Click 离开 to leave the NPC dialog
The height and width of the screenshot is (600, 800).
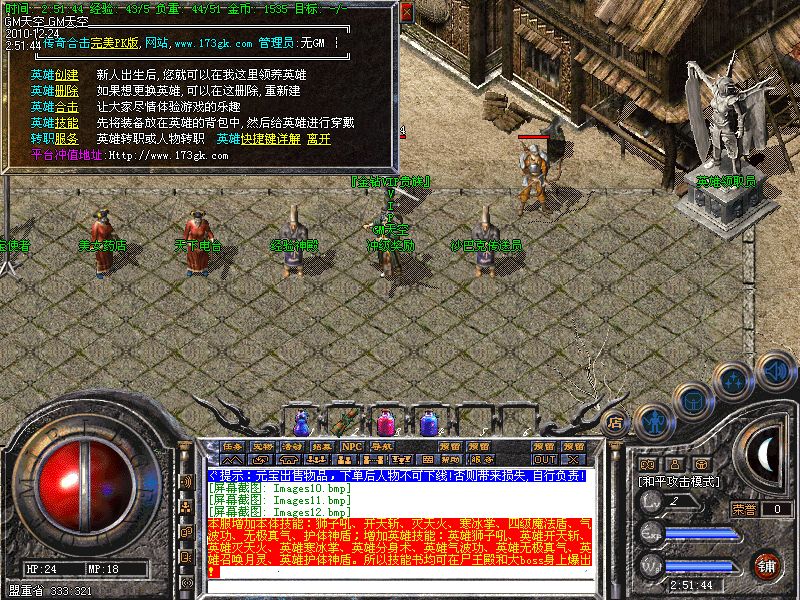click(x=318, y=139)
